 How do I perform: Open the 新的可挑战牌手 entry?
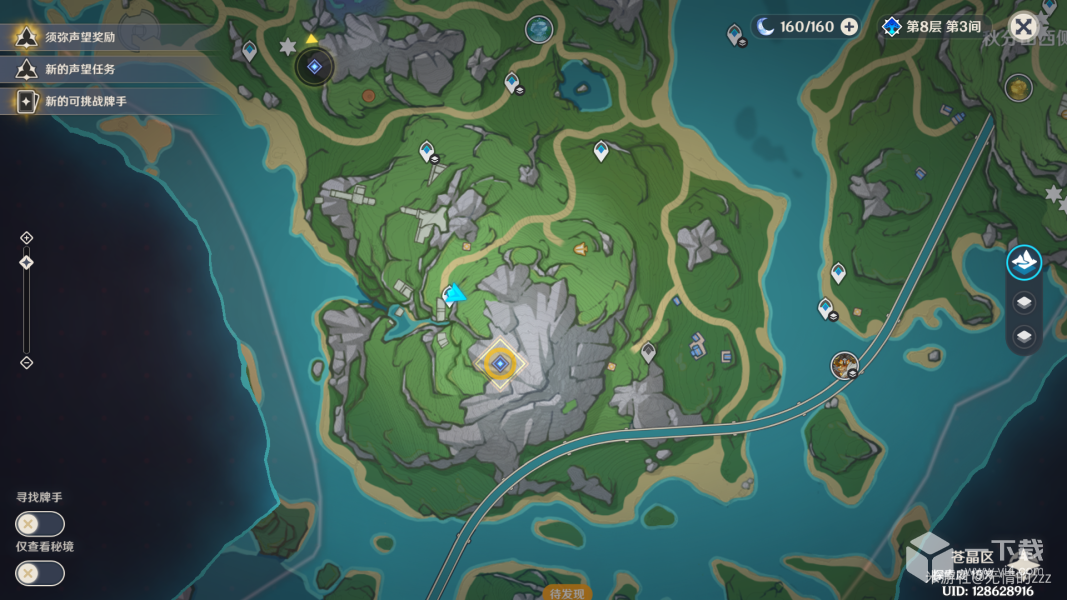[85, 101]
